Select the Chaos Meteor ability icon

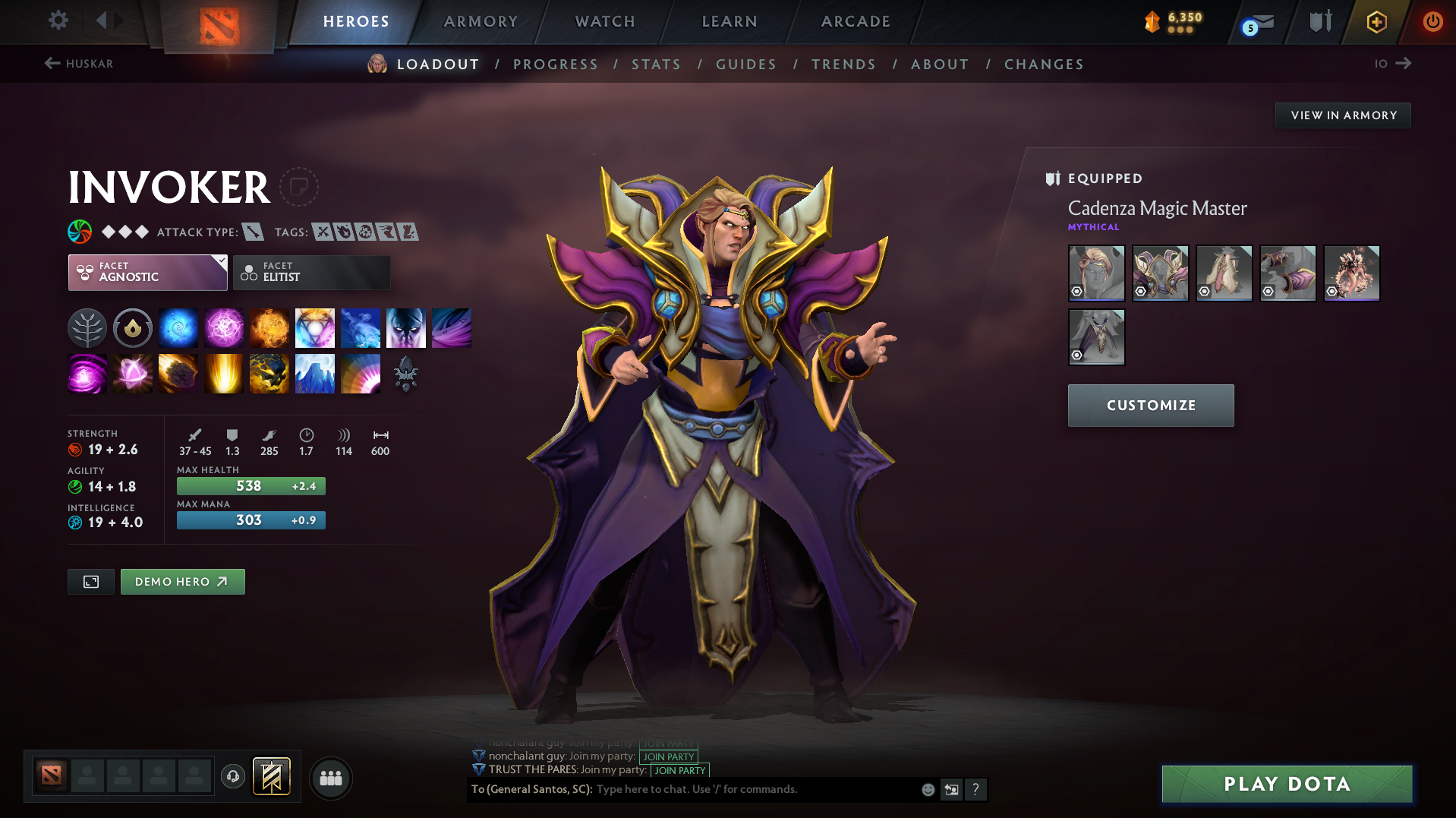[178, 374]
